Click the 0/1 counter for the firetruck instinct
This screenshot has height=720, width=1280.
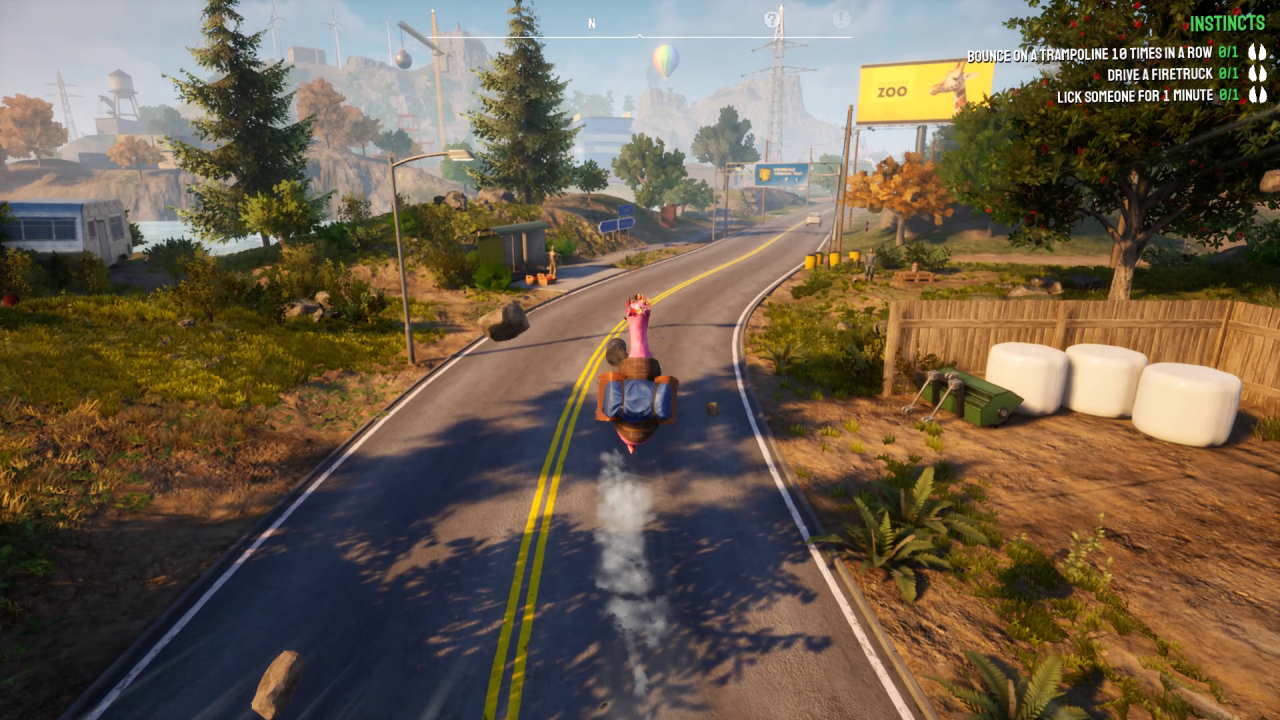coord(1227,74)
